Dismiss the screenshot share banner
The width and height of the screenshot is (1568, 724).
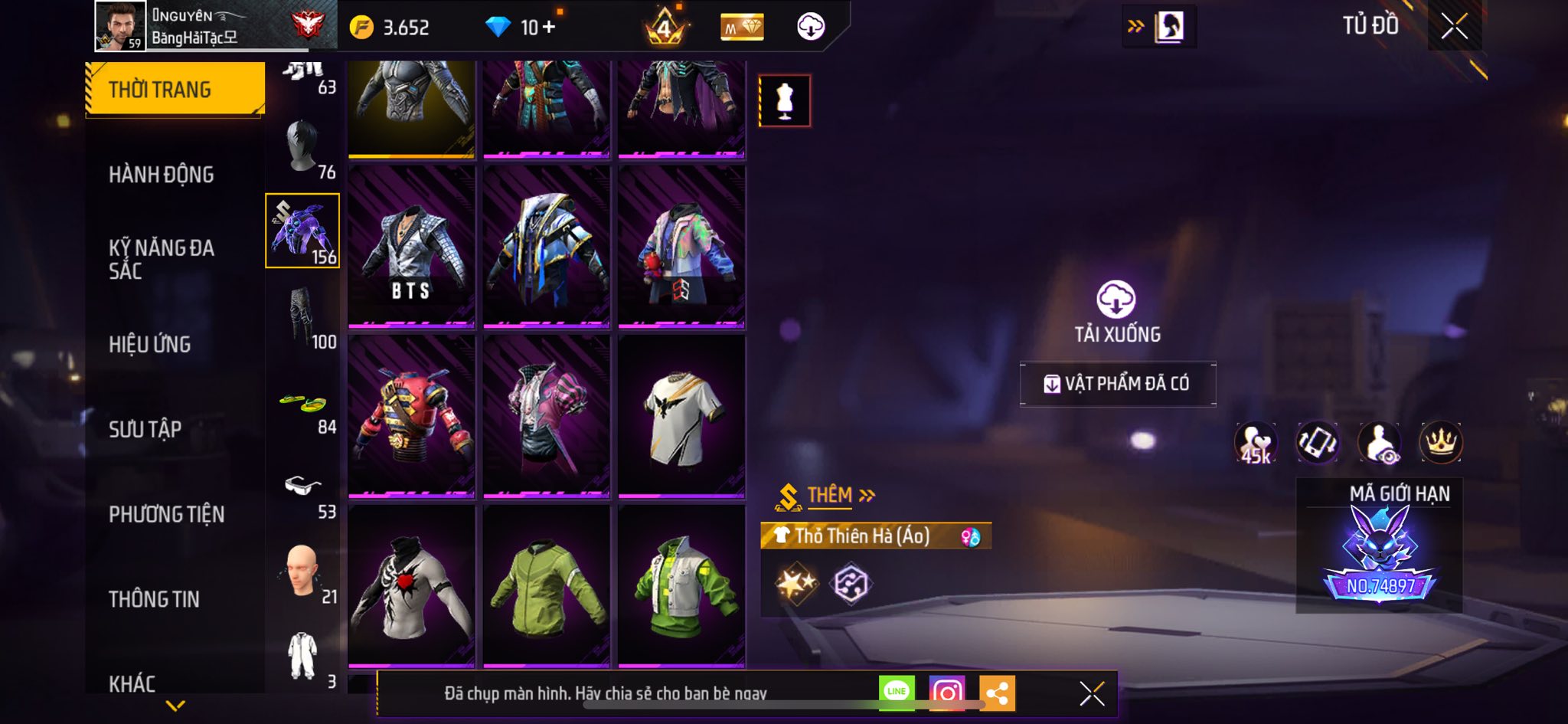click(x=1092, y=693)
